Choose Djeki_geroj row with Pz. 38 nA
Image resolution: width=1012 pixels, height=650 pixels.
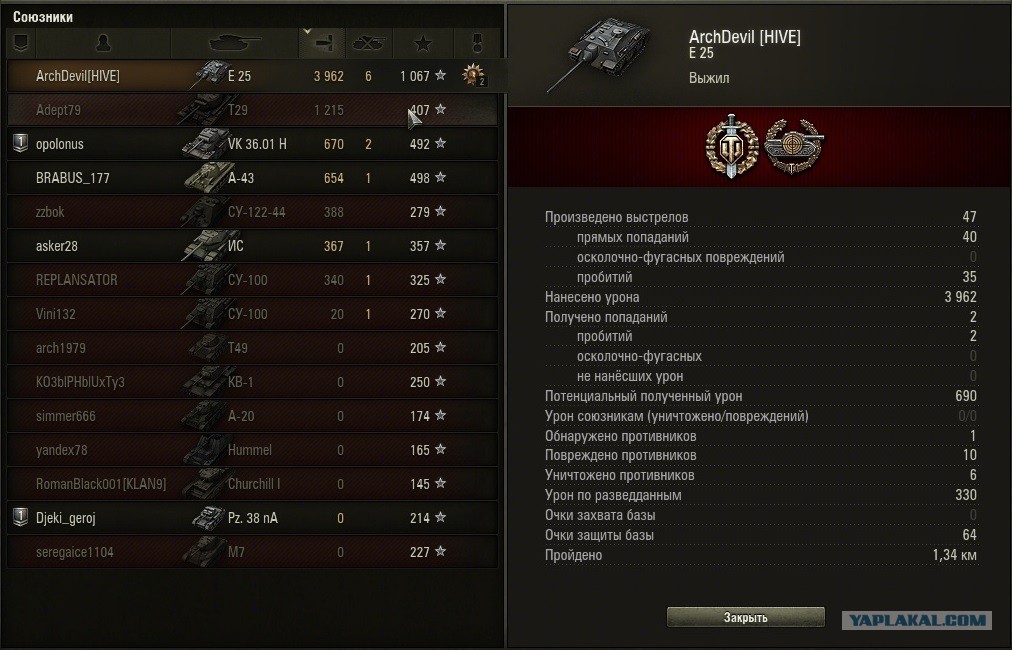coord(250,518)
